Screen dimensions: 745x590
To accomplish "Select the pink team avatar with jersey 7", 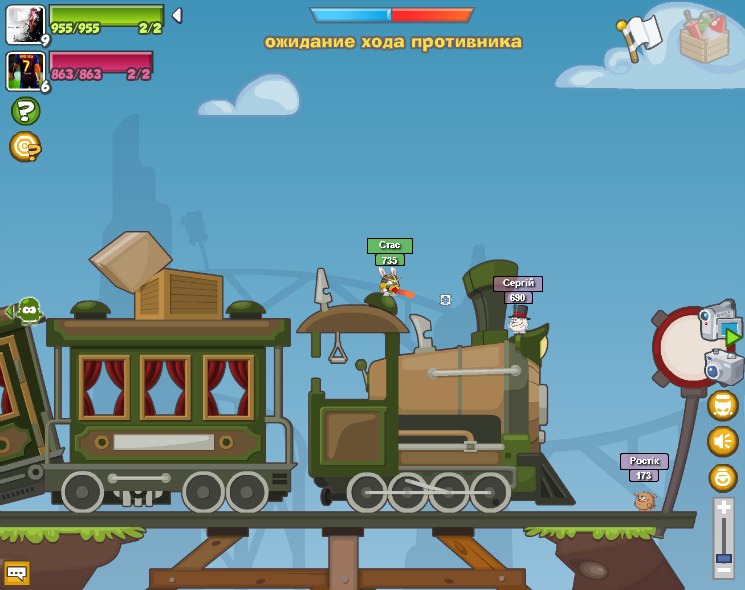I will (24, 71).
